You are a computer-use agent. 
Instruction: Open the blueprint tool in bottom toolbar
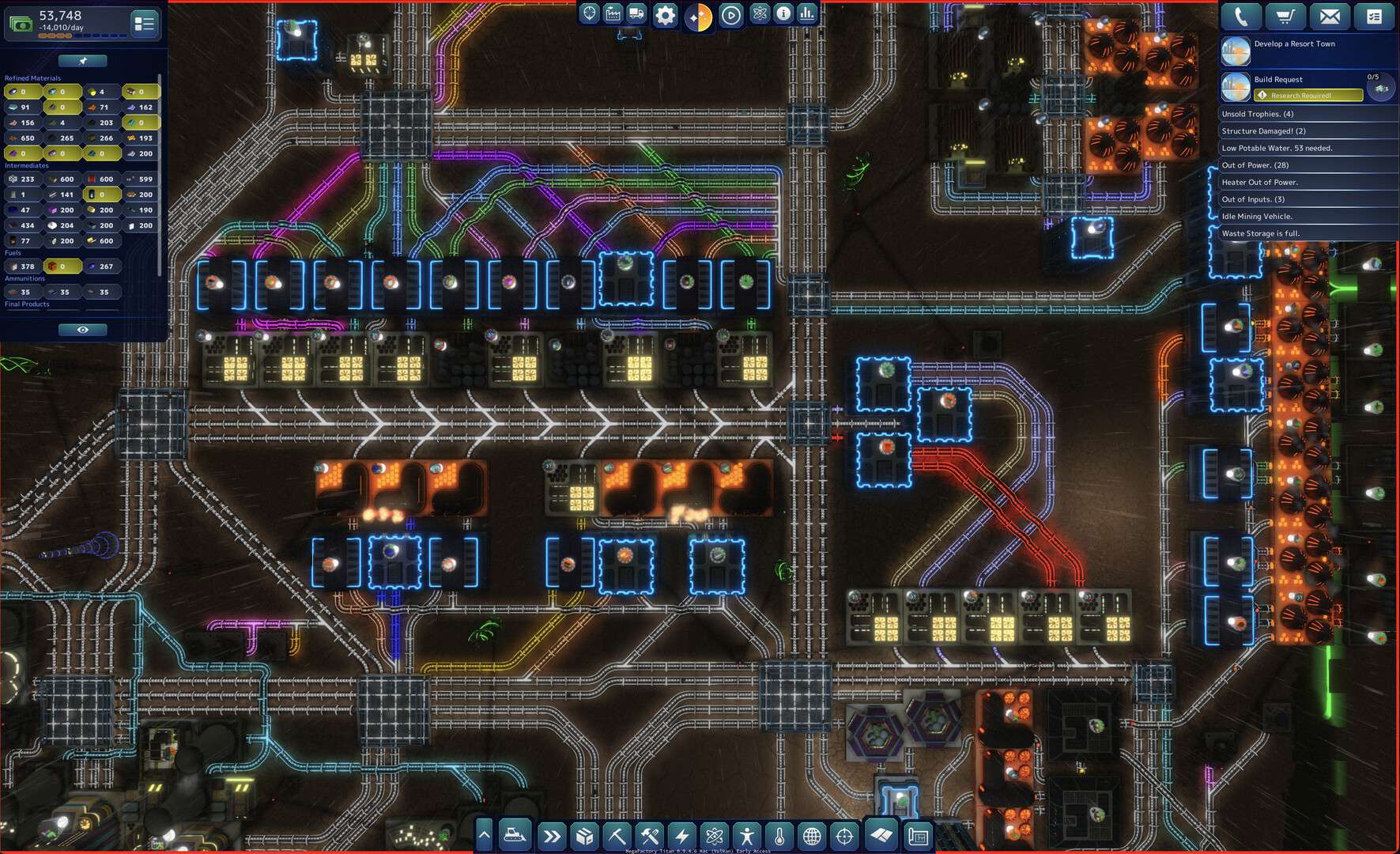tap(918, 836)
